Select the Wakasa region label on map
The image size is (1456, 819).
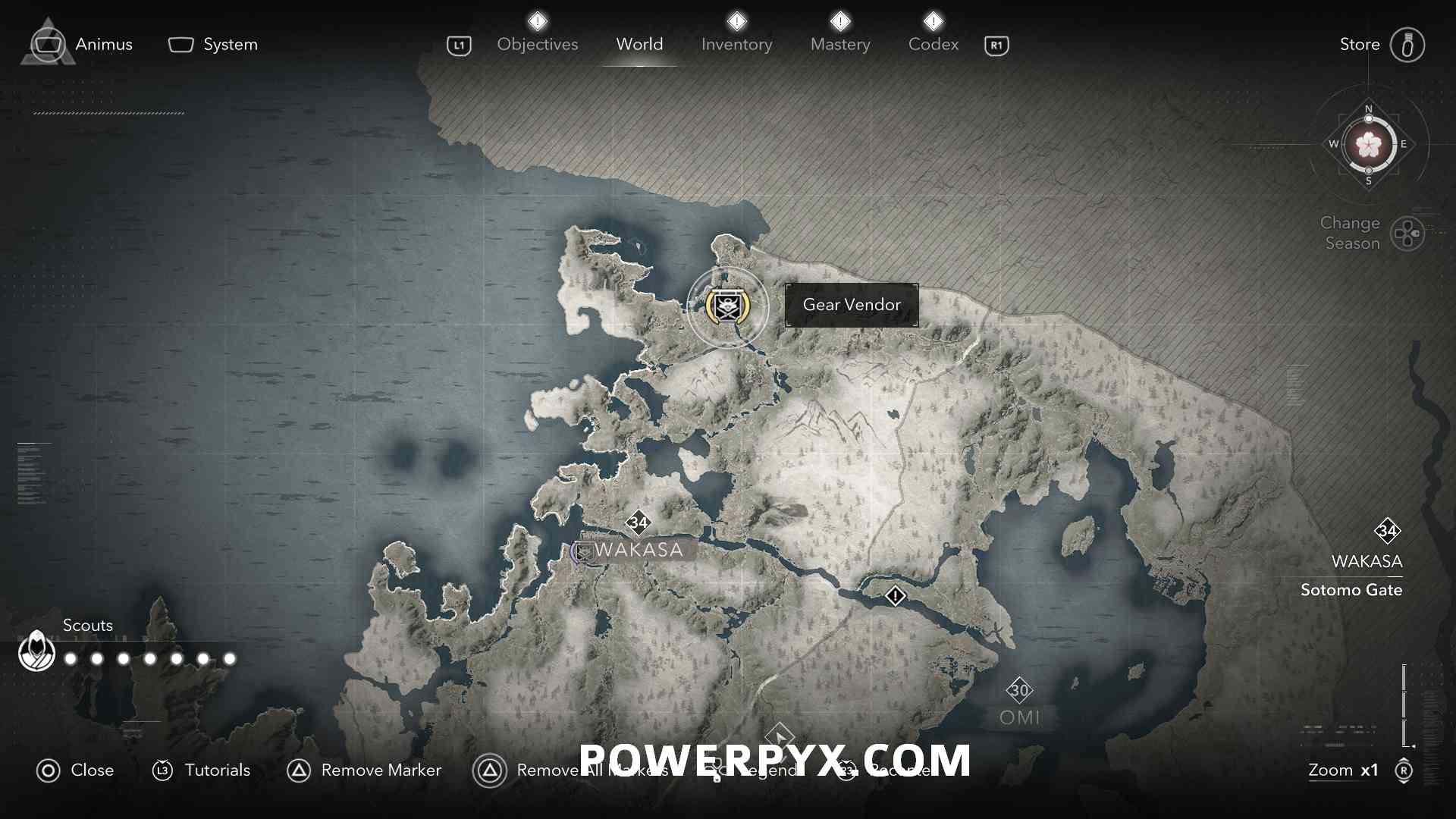click(x=638, y=550)
